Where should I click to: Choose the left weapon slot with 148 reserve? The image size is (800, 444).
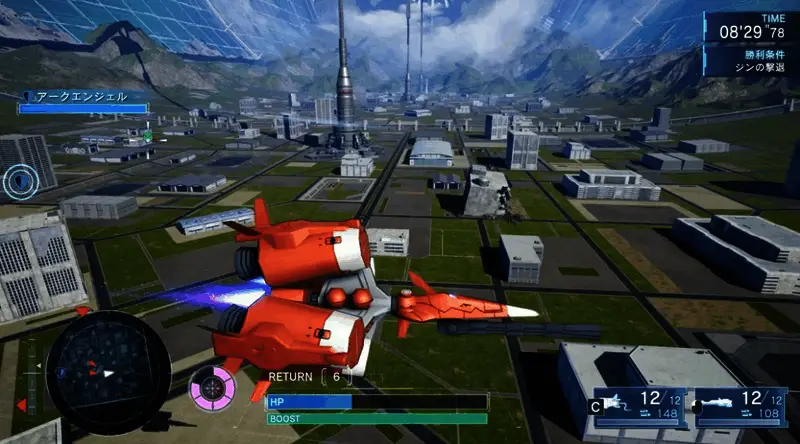tap(640, 406)
